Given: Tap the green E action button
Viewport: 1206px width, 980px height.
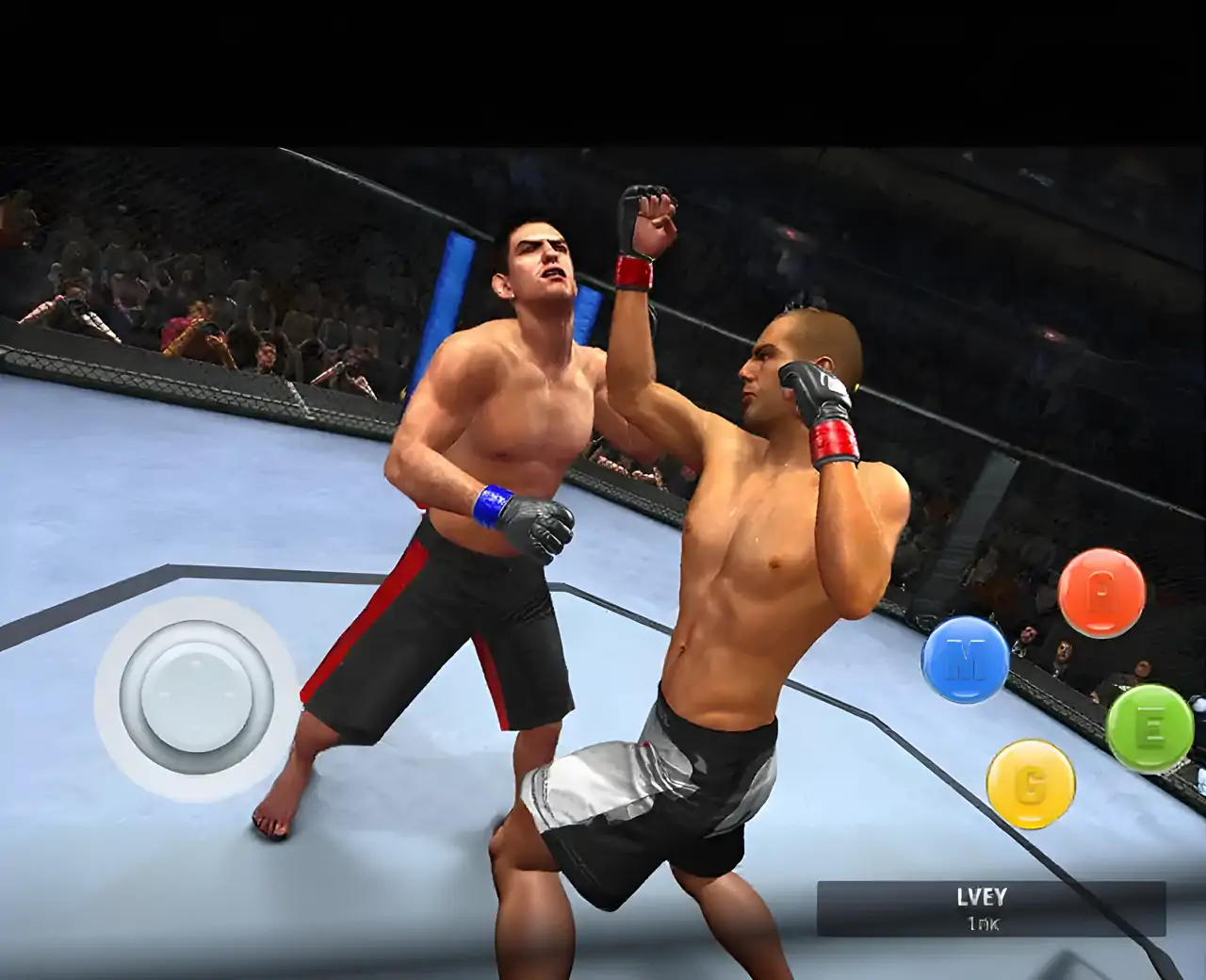Looking at the screenshot, I should [1151, 728].
